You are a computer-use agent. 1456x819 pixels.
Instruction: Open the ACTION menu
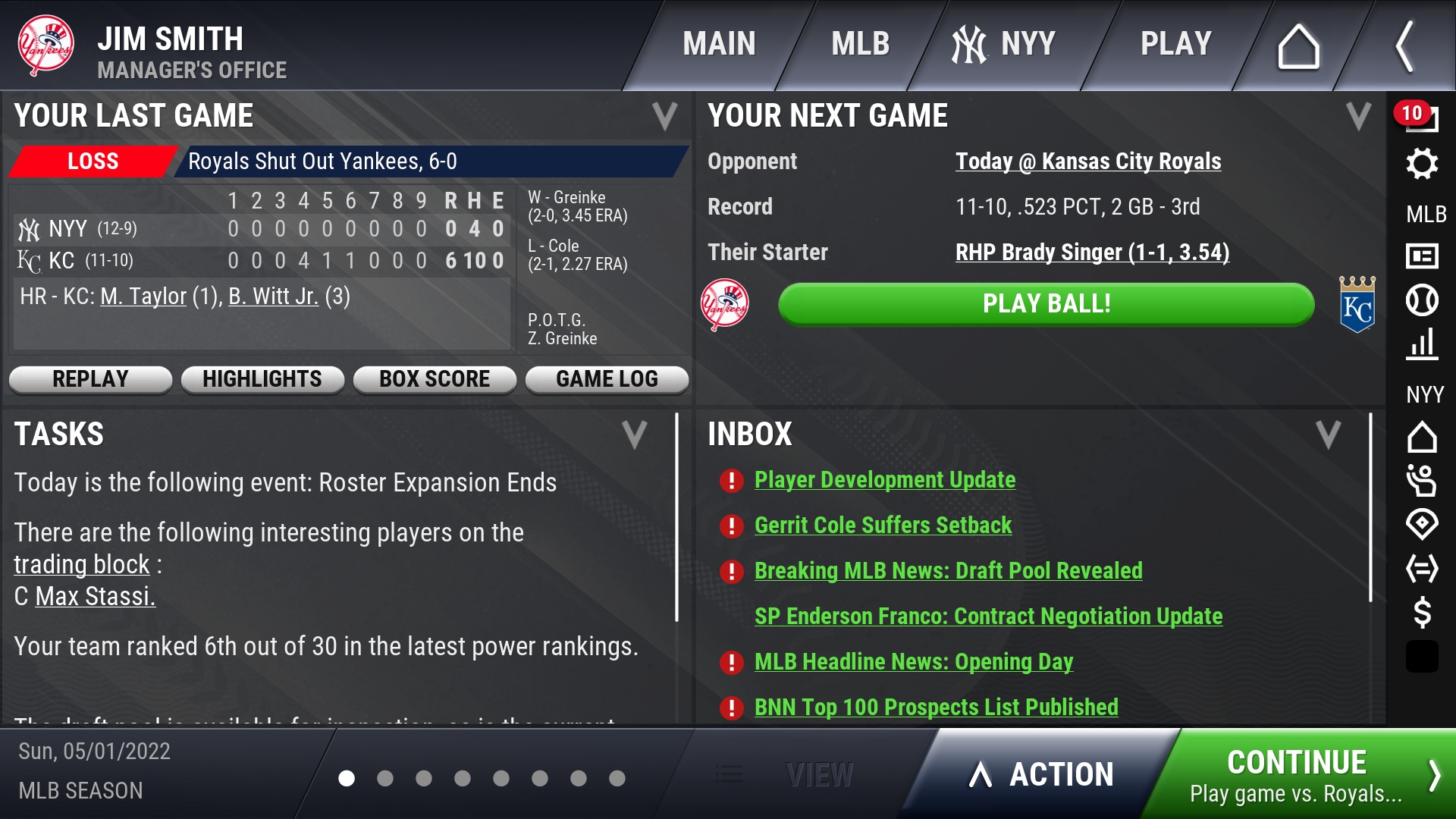(1043, 775)
